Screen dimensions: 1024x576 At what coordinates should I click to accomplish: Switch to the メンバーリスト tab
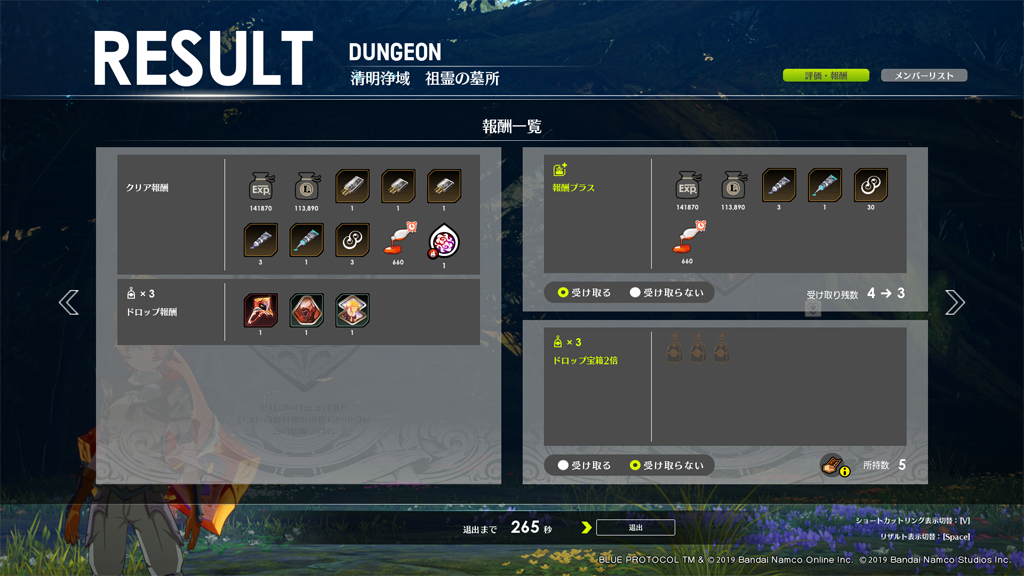pyautogui.click(x=923, y=76)
